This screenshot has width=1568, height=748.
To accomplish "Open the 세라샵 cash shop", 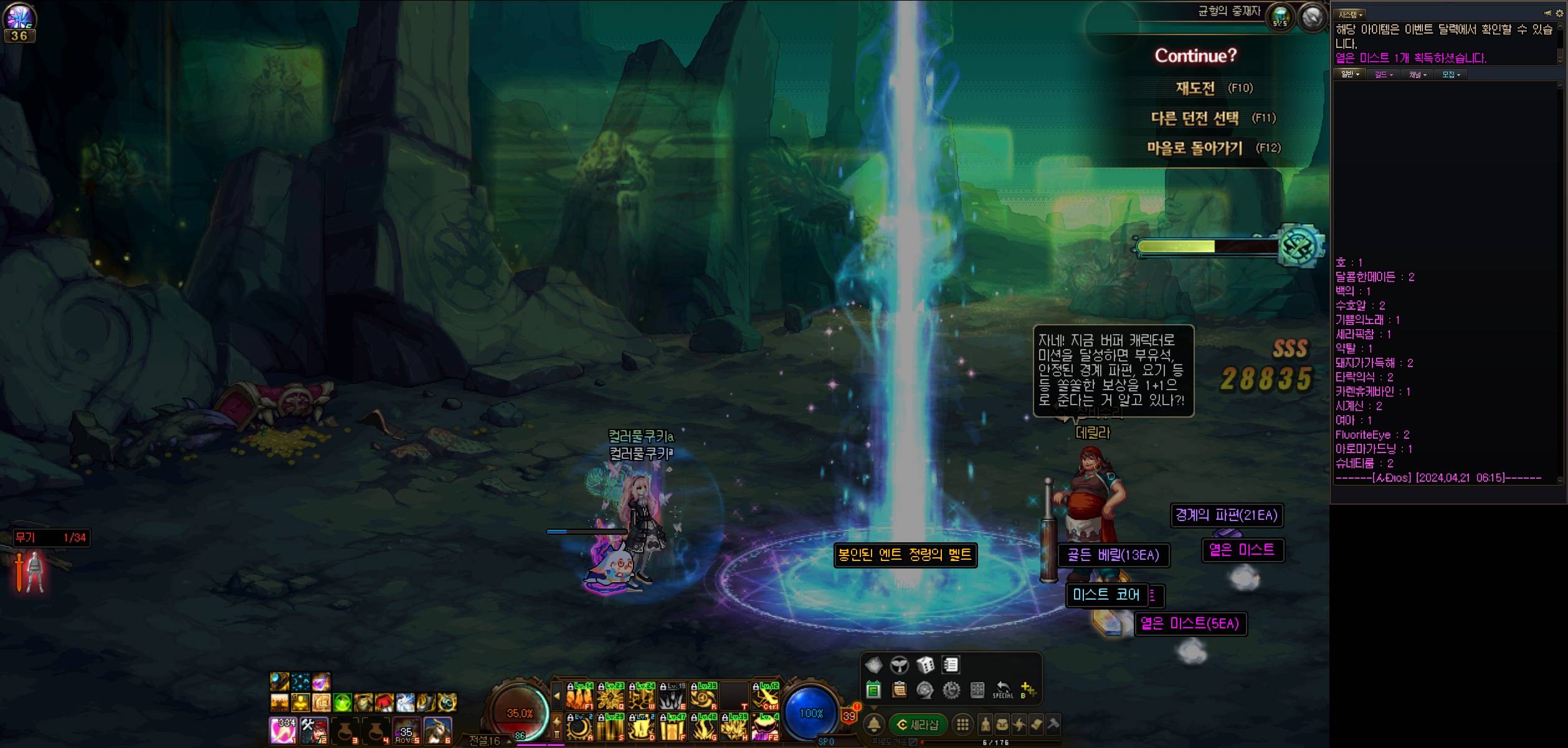I will click(918, 725).
